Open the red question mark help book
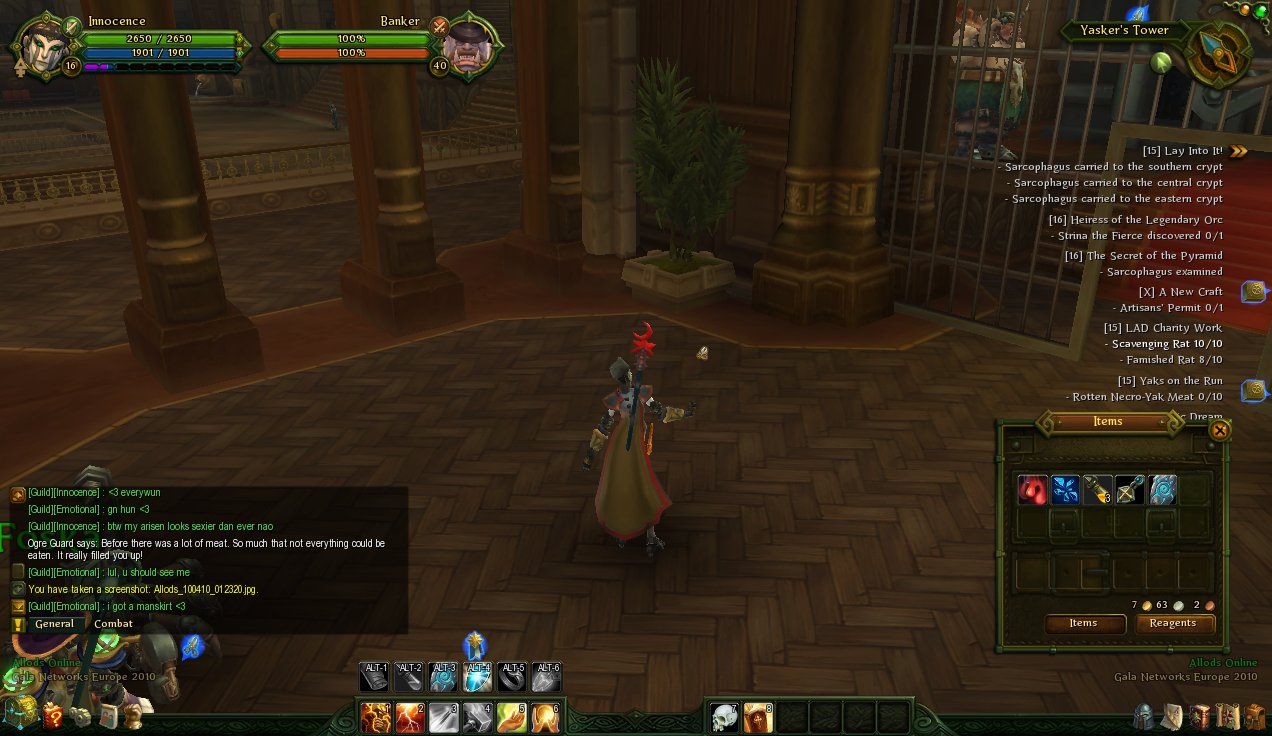 52,716
